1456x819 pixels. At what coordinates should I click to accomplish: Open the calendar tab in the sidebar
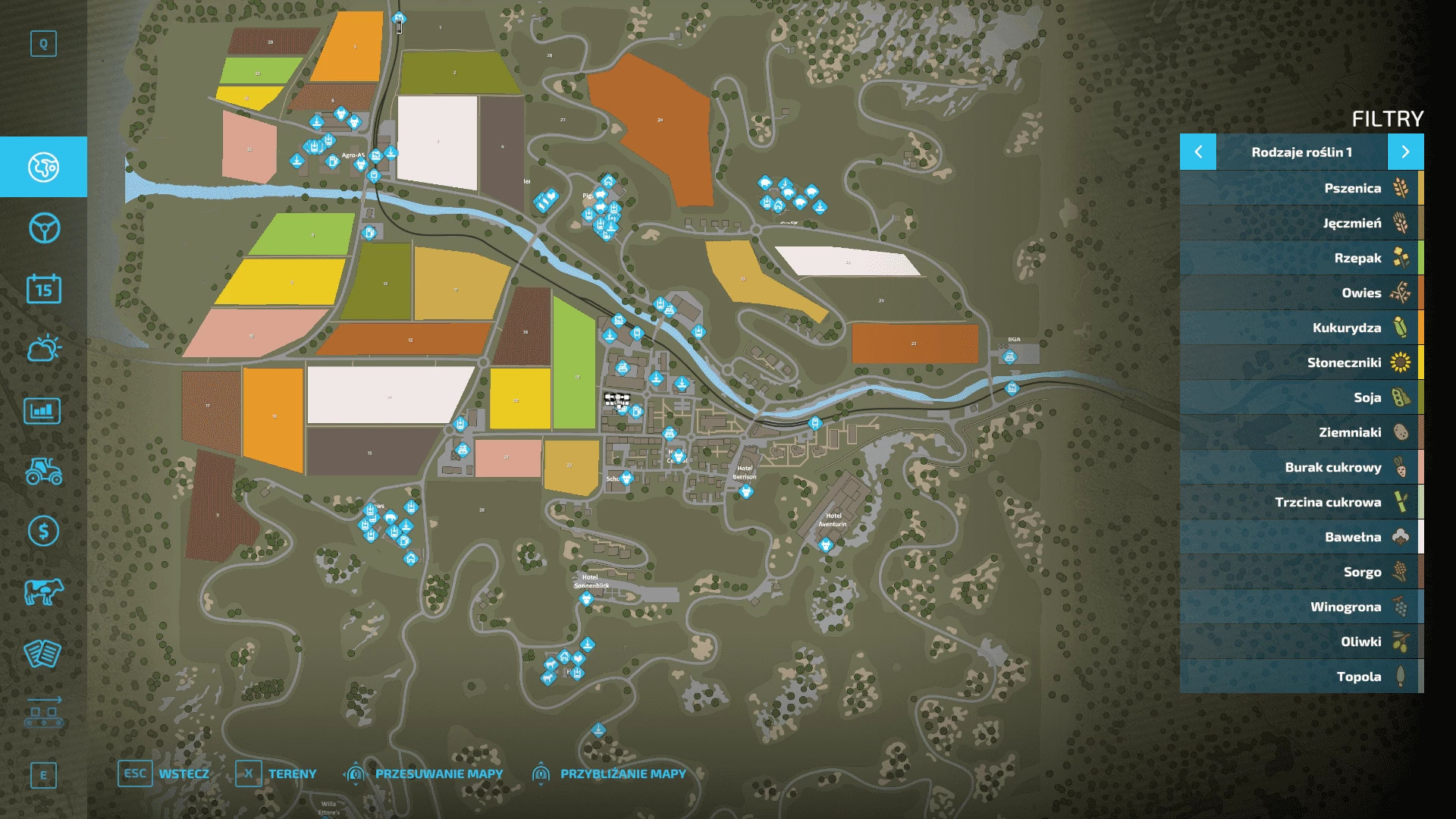pos(43,289)
